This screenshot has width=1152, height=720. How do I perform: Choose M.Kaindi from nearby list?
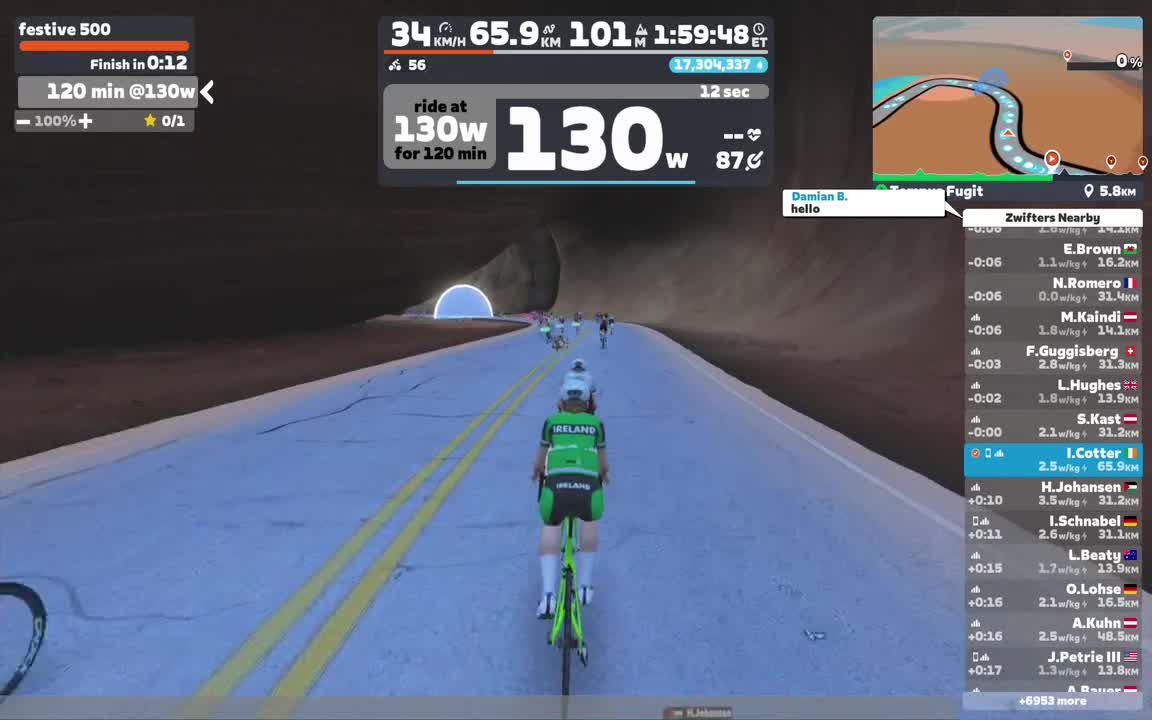[1052, 324]
